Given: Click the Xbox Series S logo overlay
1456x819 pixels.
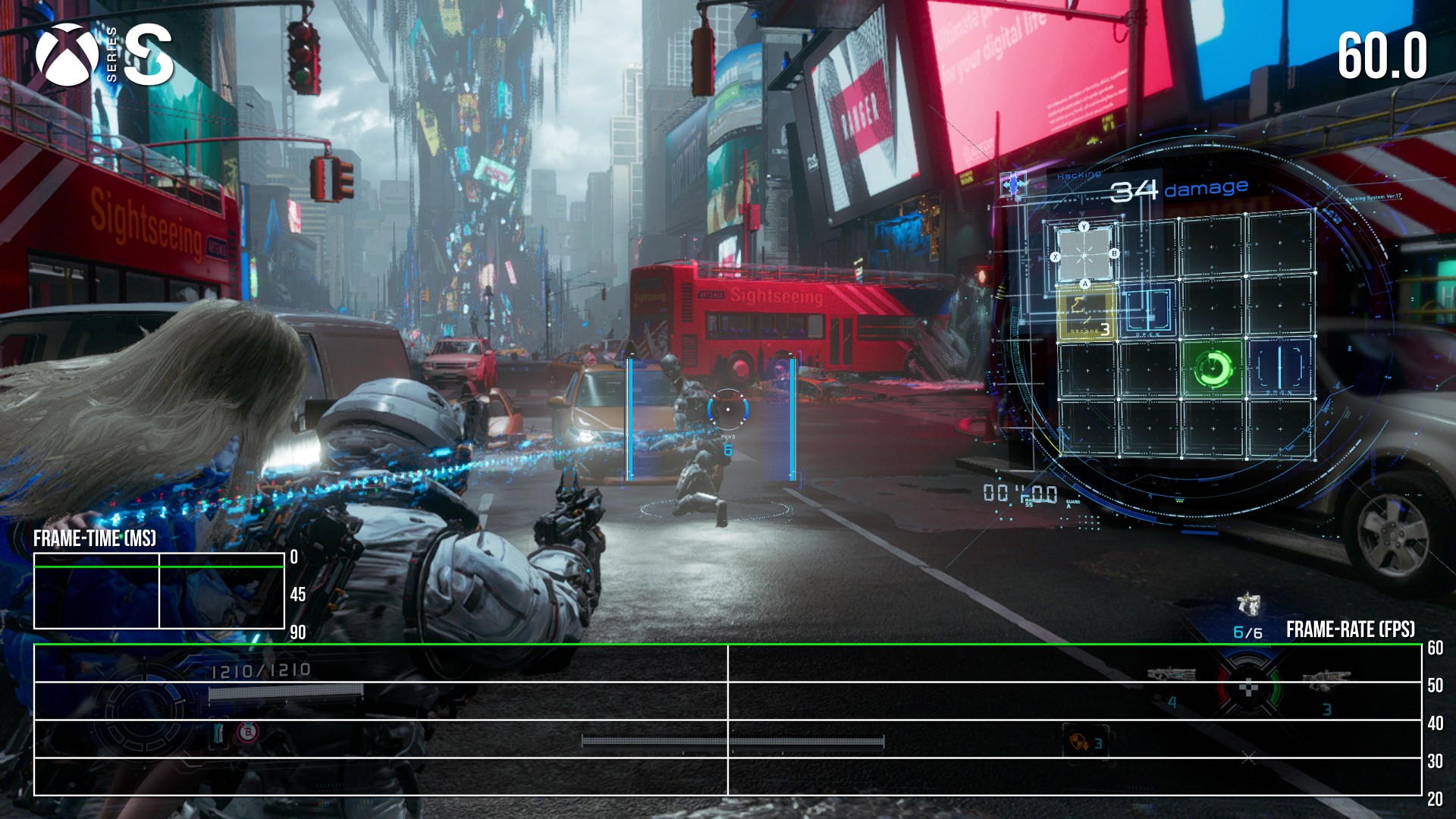Looking at the screenshot, I should point(104,55).
